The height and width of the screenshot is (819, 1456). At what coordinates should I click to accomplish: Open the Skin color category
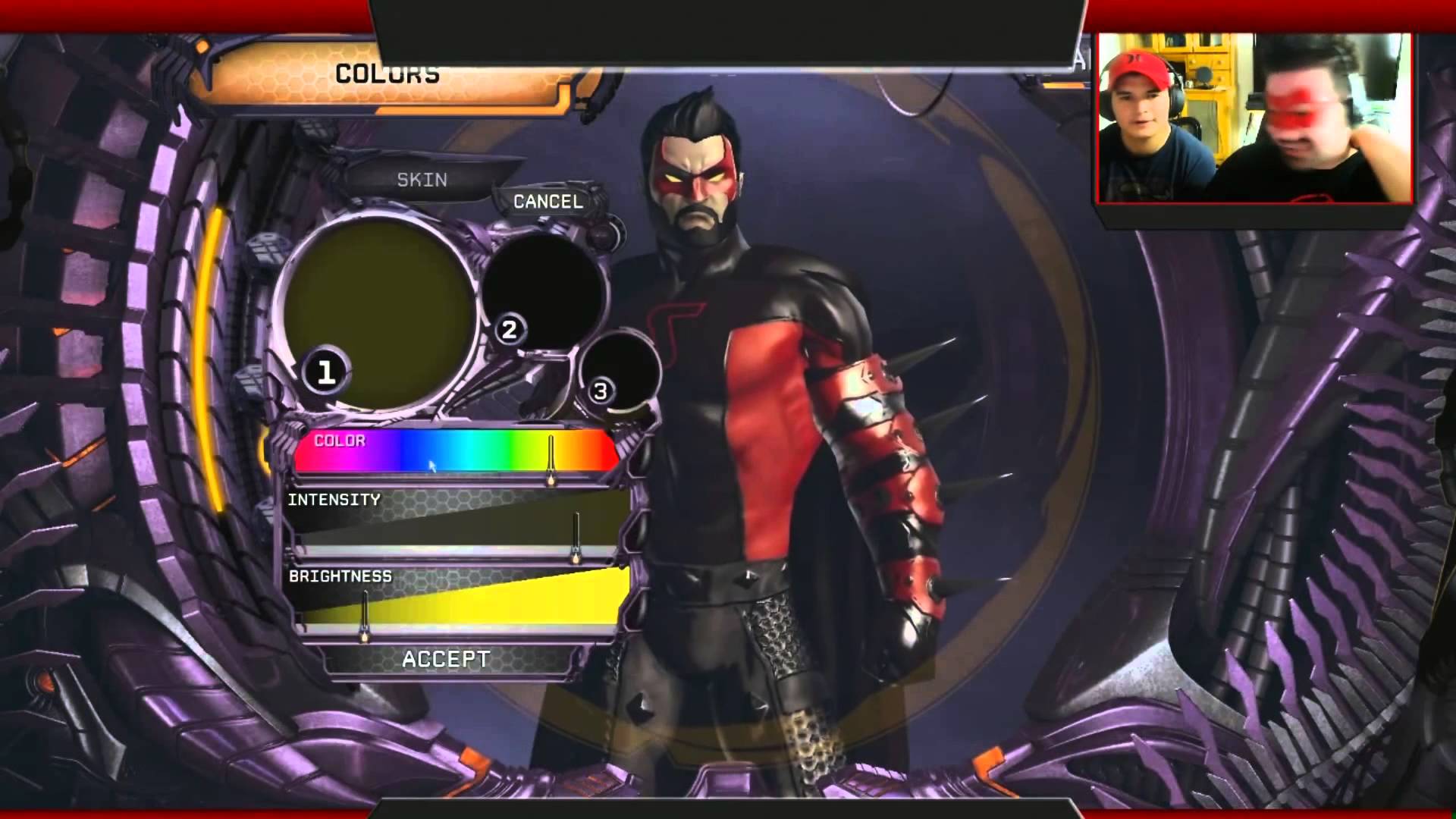coord(422,180)
